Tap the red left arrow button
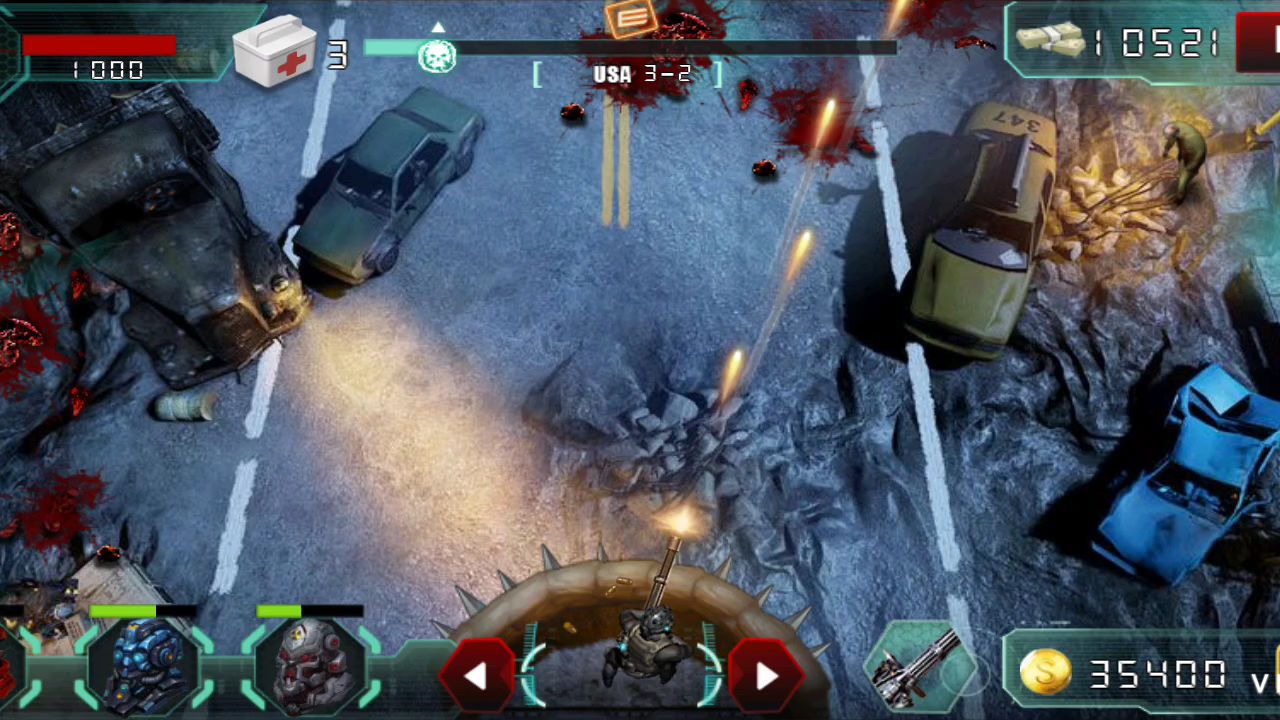 [x=476, y=676]
